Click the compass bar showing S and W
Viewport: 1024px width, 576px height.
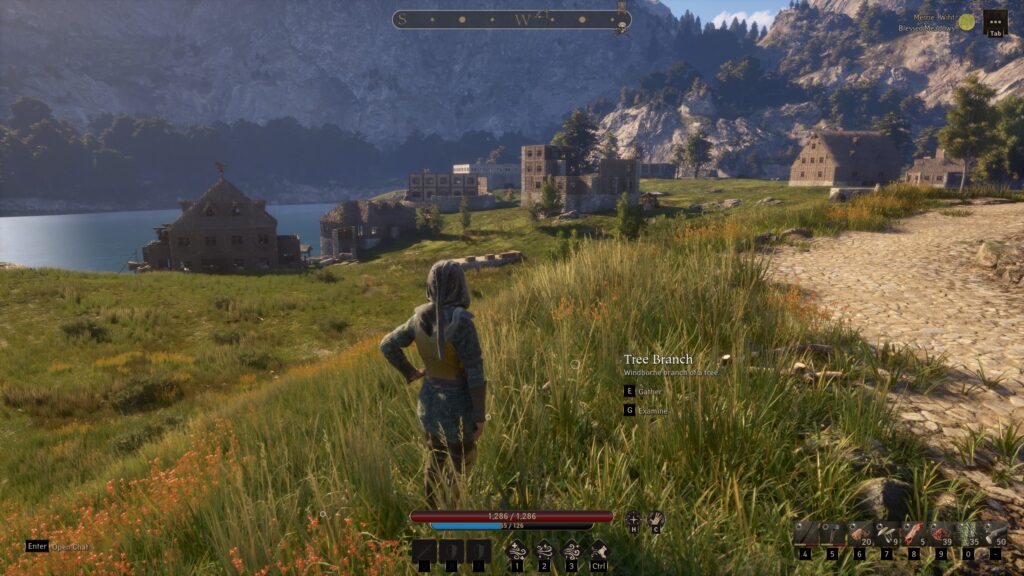[511, 19]
